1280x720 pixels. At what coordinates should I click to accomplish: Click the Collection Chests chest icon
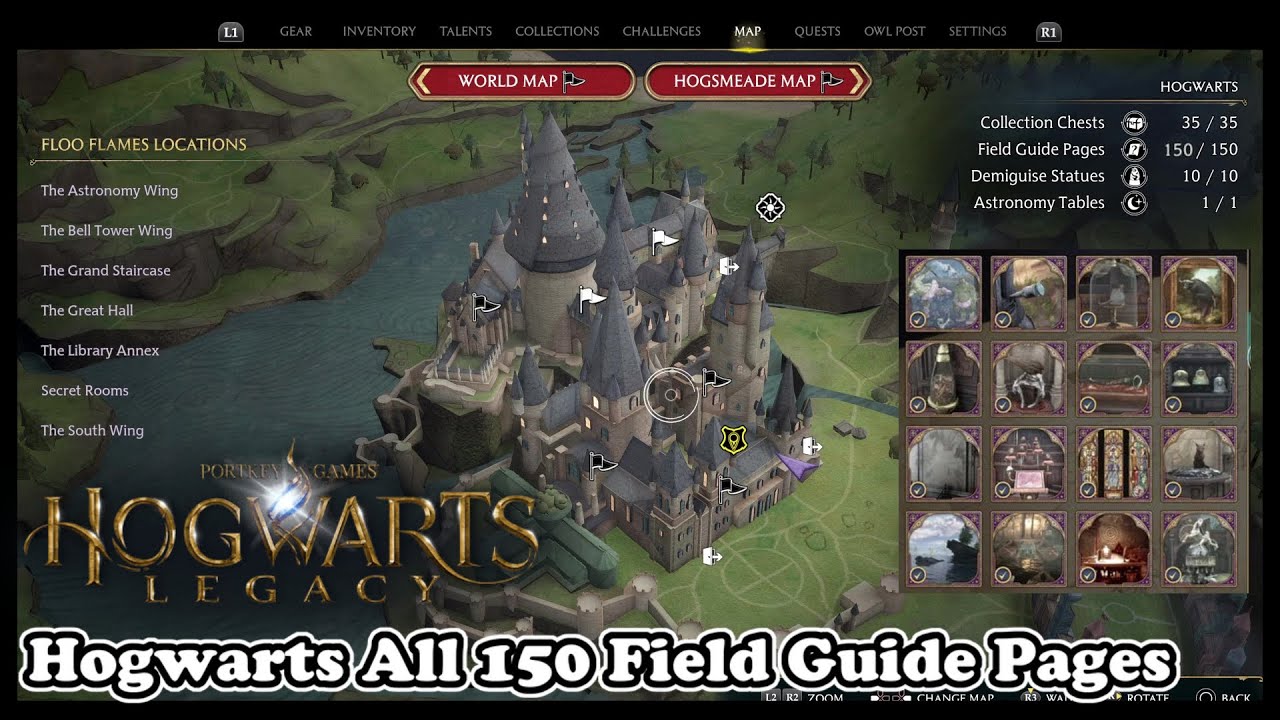[x=1133, y=122]
